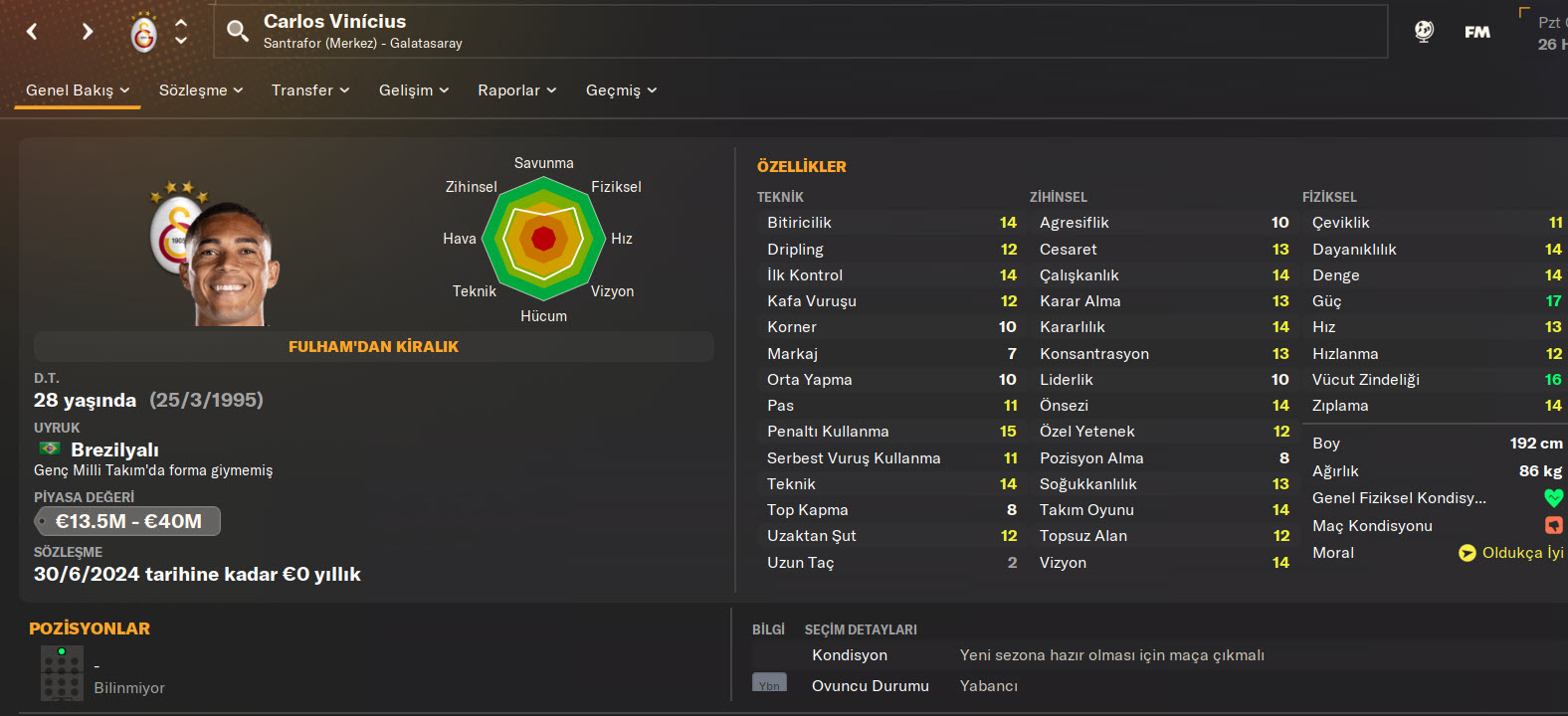The width and height of the screenshot is (1568, 716).
Task: Click the FM logo button
Action: click(1477, 32)
